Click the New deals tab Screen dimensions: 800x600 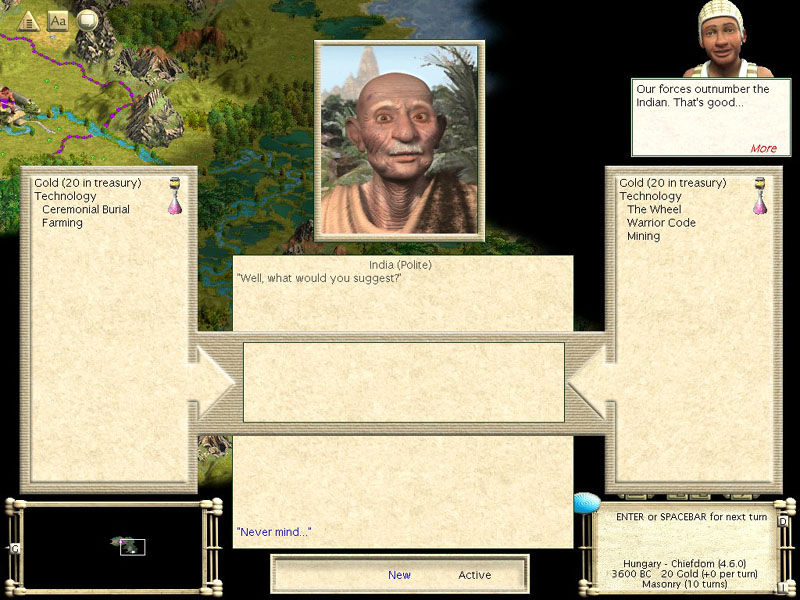(x=399, y=575)
